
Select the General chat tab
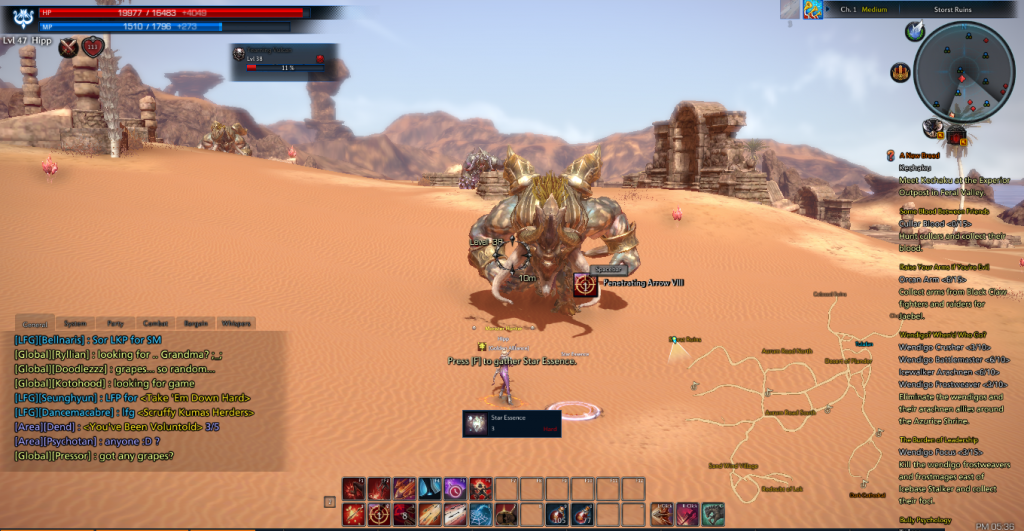coord(35,324)
